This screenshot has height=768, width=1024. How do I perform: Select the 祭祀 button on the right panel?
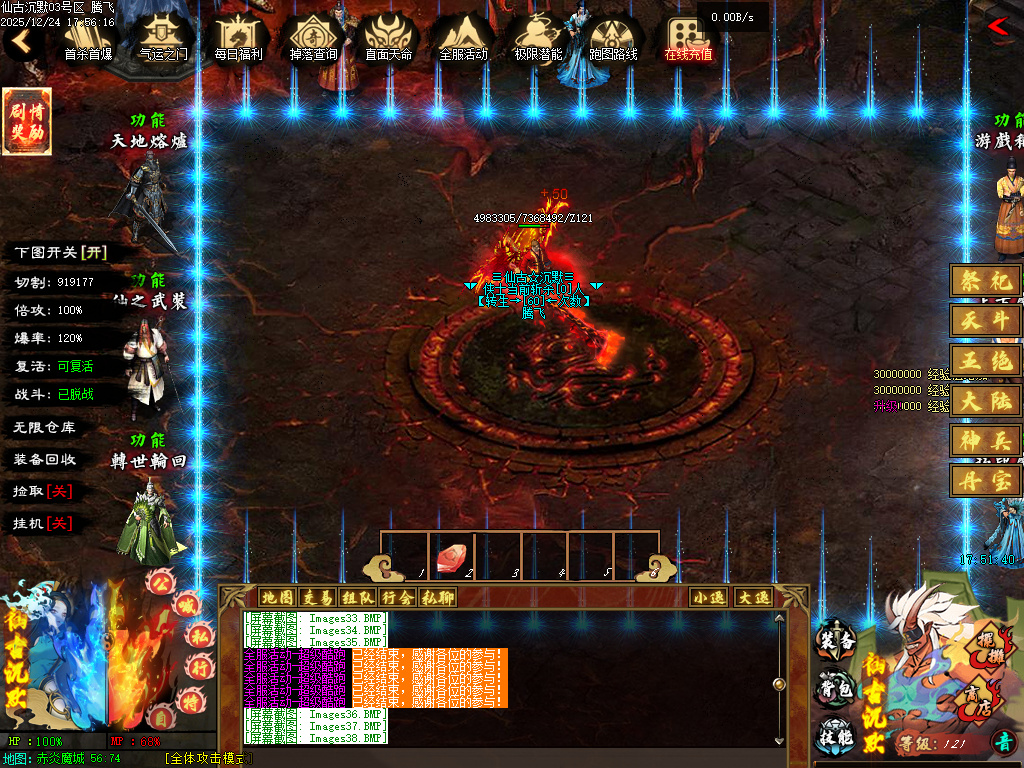pos(985,281)
